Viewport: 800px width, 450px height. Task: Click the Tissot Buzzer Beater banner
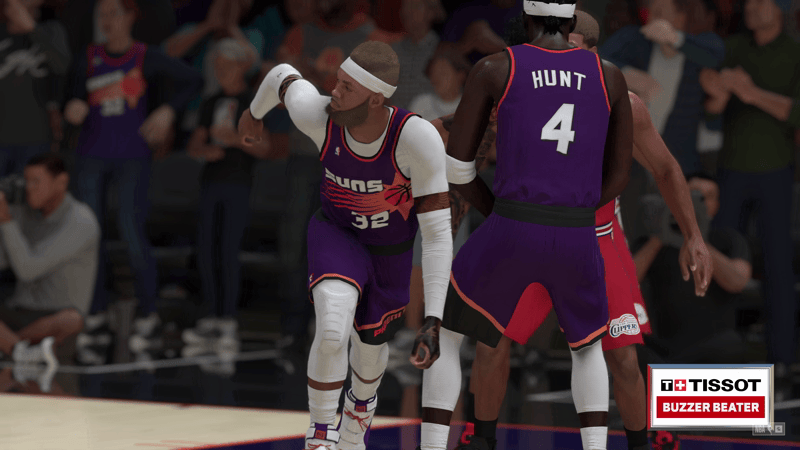(x=711, y=396)
